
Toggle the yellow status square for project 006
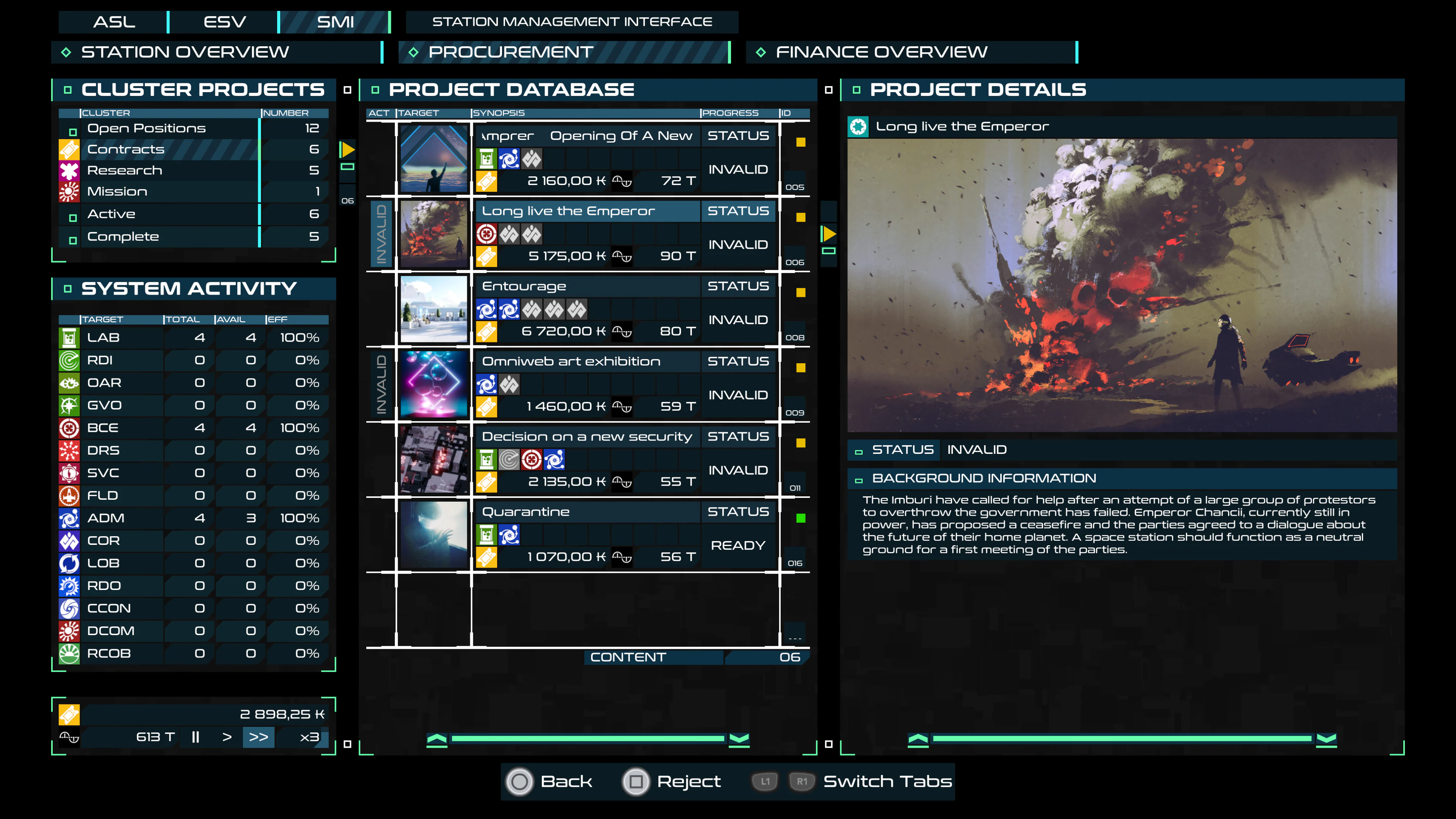[x=802, y=217]
